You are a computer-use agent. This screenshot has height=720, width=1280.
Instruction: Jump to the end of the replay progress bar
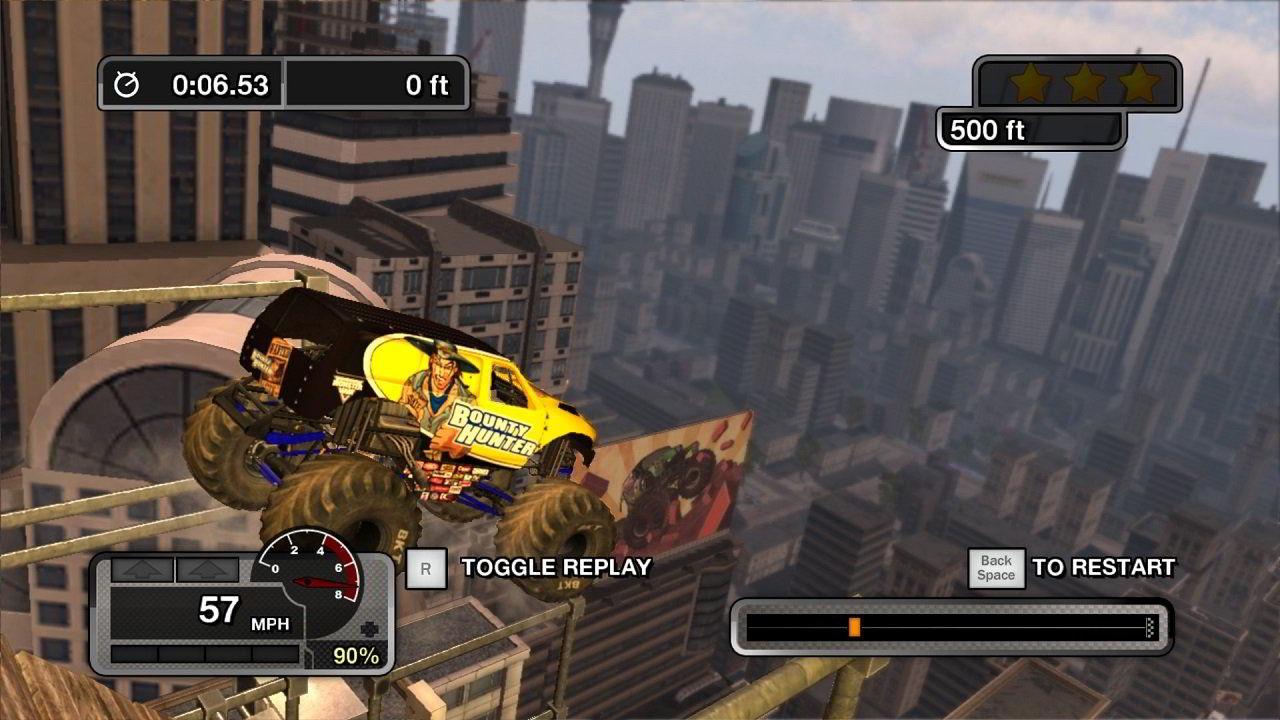1150,627
